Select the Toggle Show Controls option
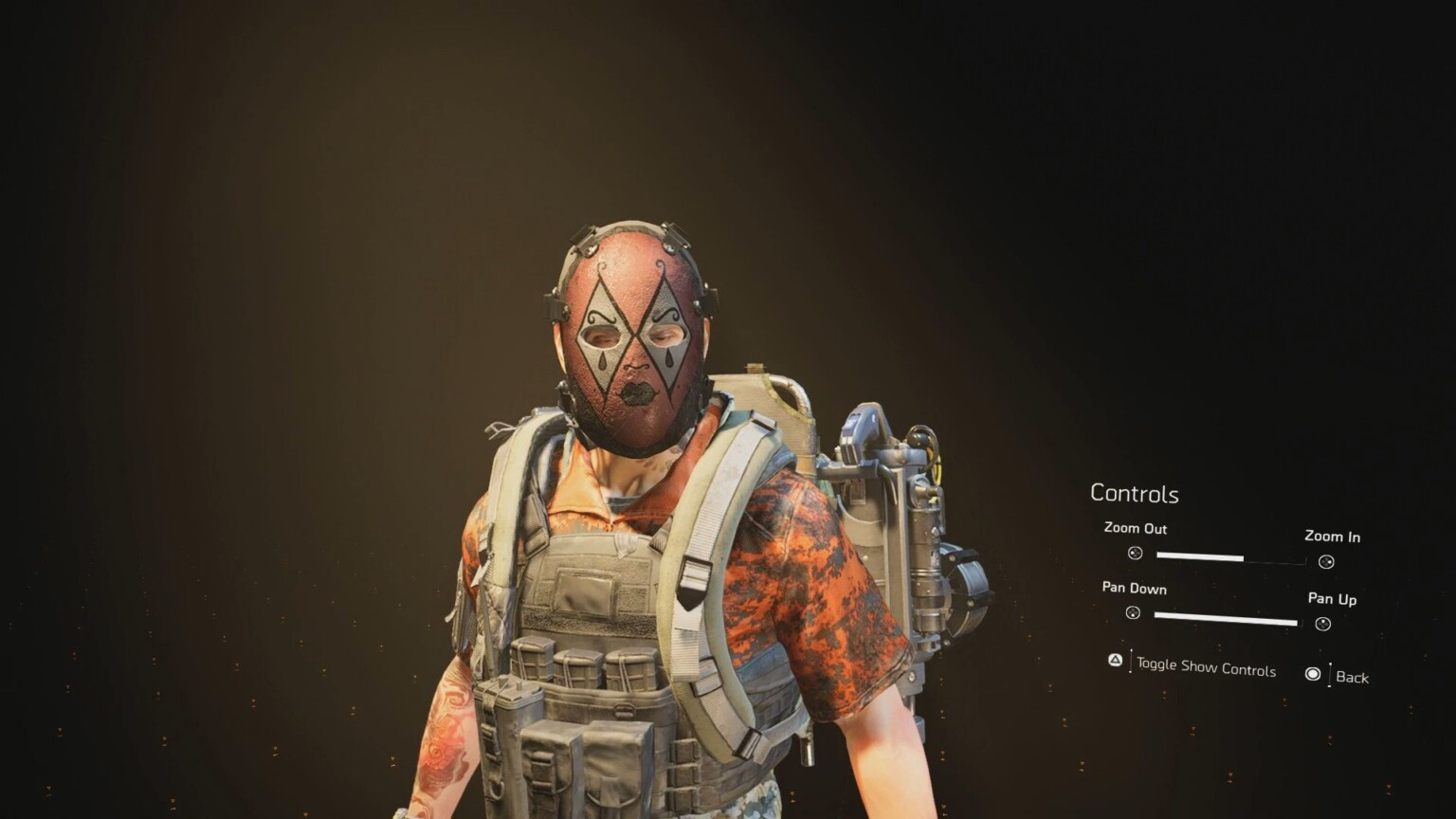Image resolution: width=1456 pixels, height=819 pixels. [x=1205, y=667]
